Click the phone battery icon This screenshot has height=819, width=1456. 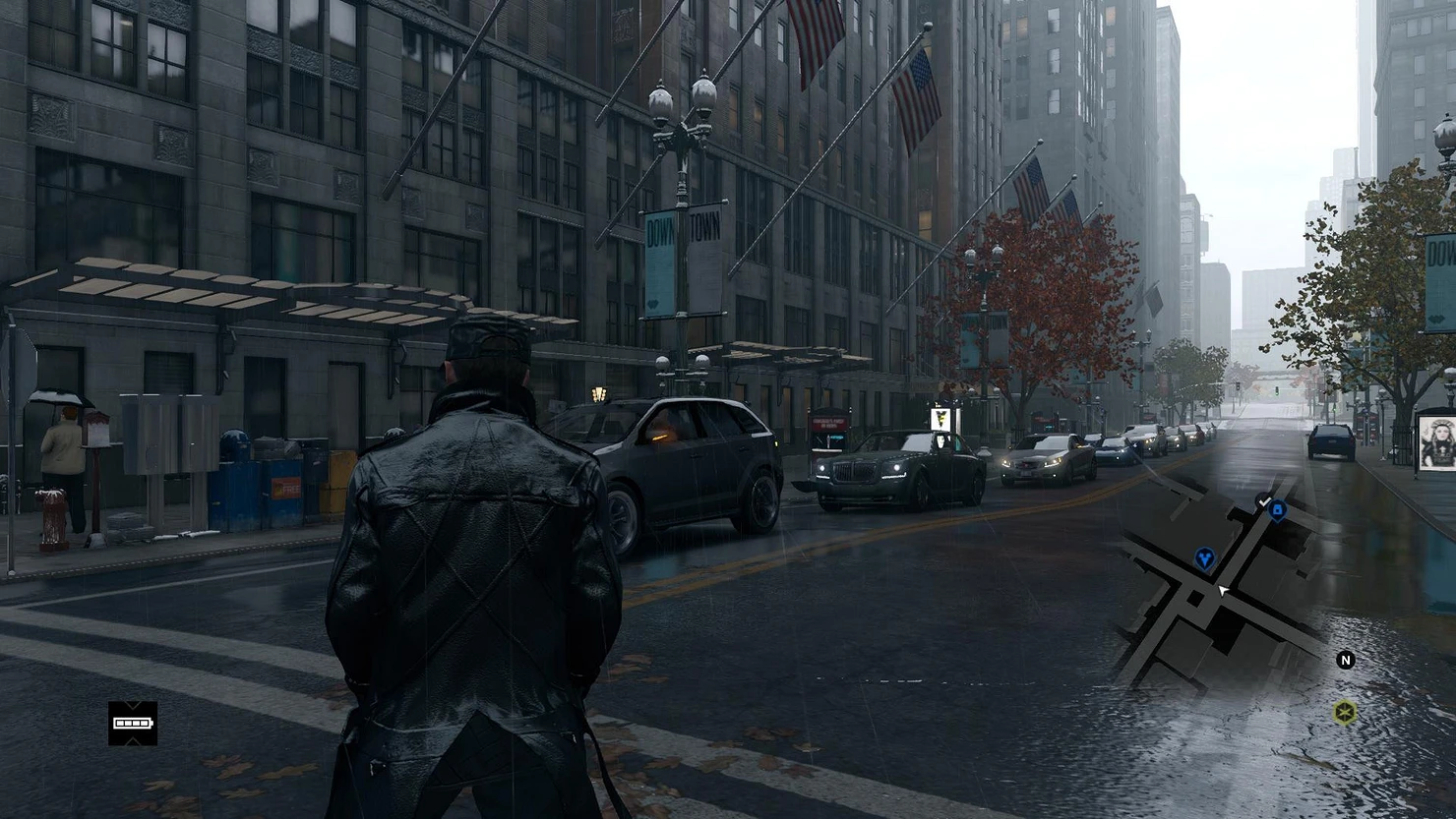click(133, 724)
